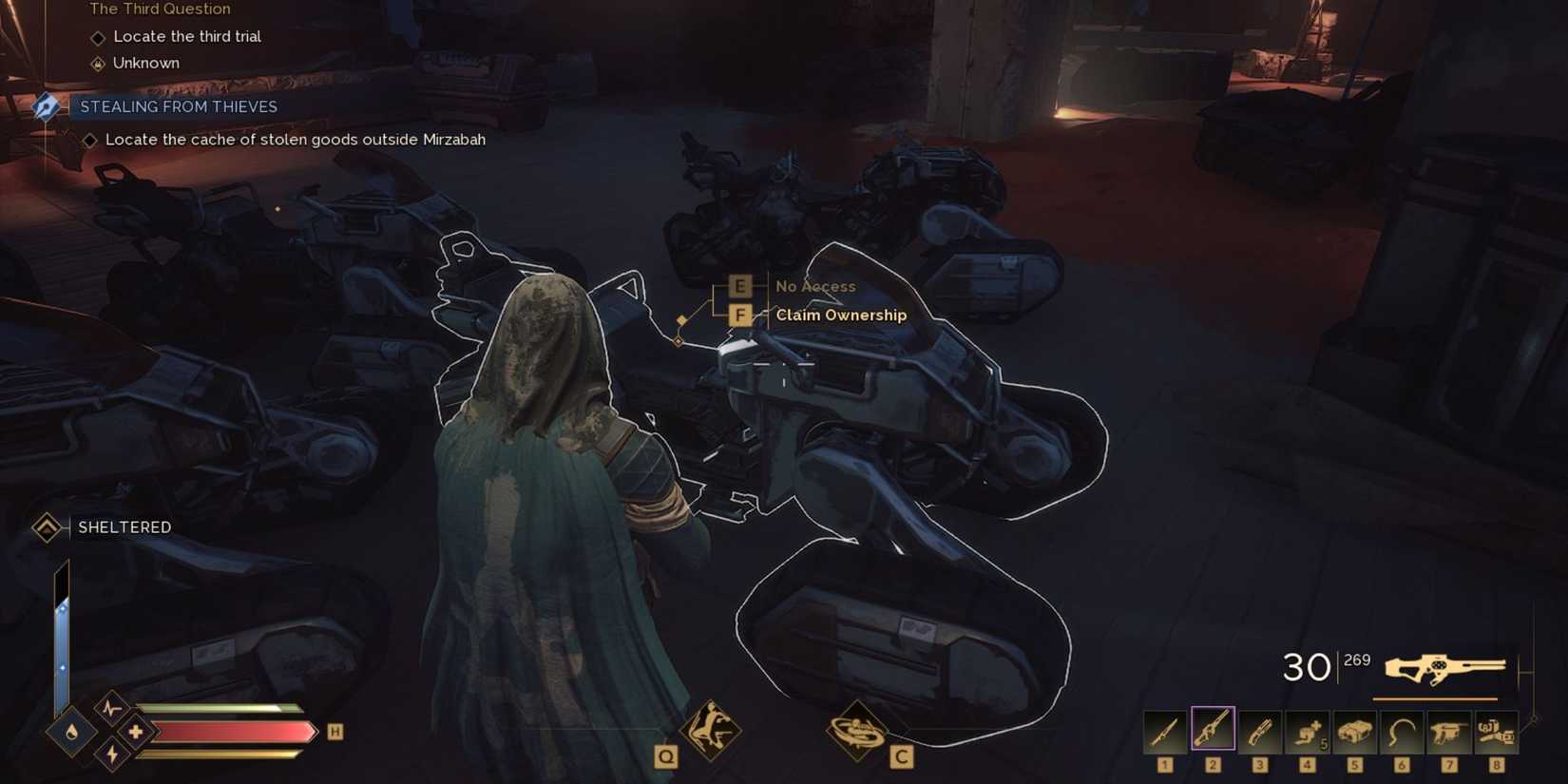Image resolution: width=1568 pixels, height=784 pixels.
Task: Toggle the Locate the cache objective diamond
Action: [91, 140]
